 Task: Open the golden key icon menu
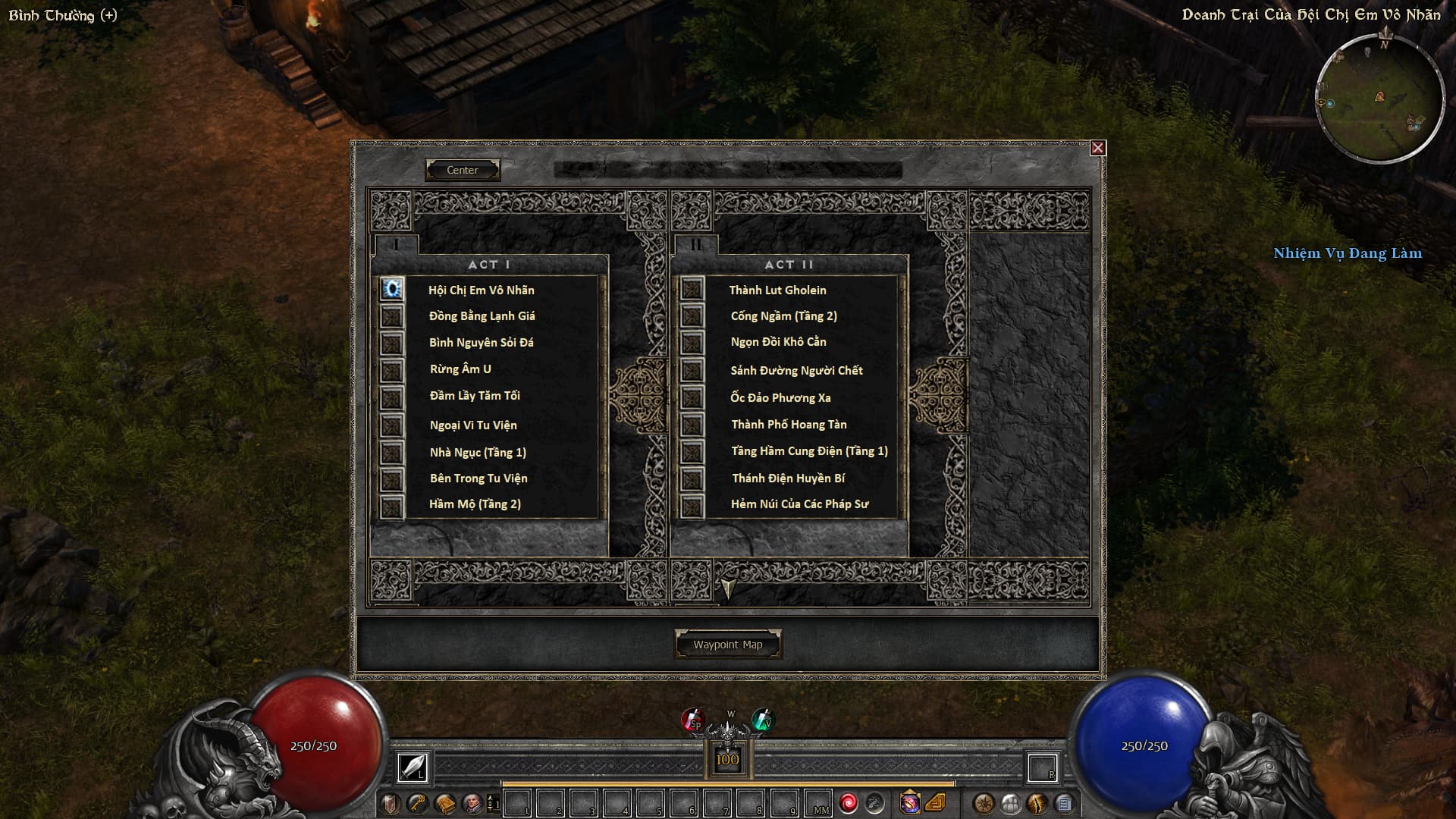(x=417, y=803)
